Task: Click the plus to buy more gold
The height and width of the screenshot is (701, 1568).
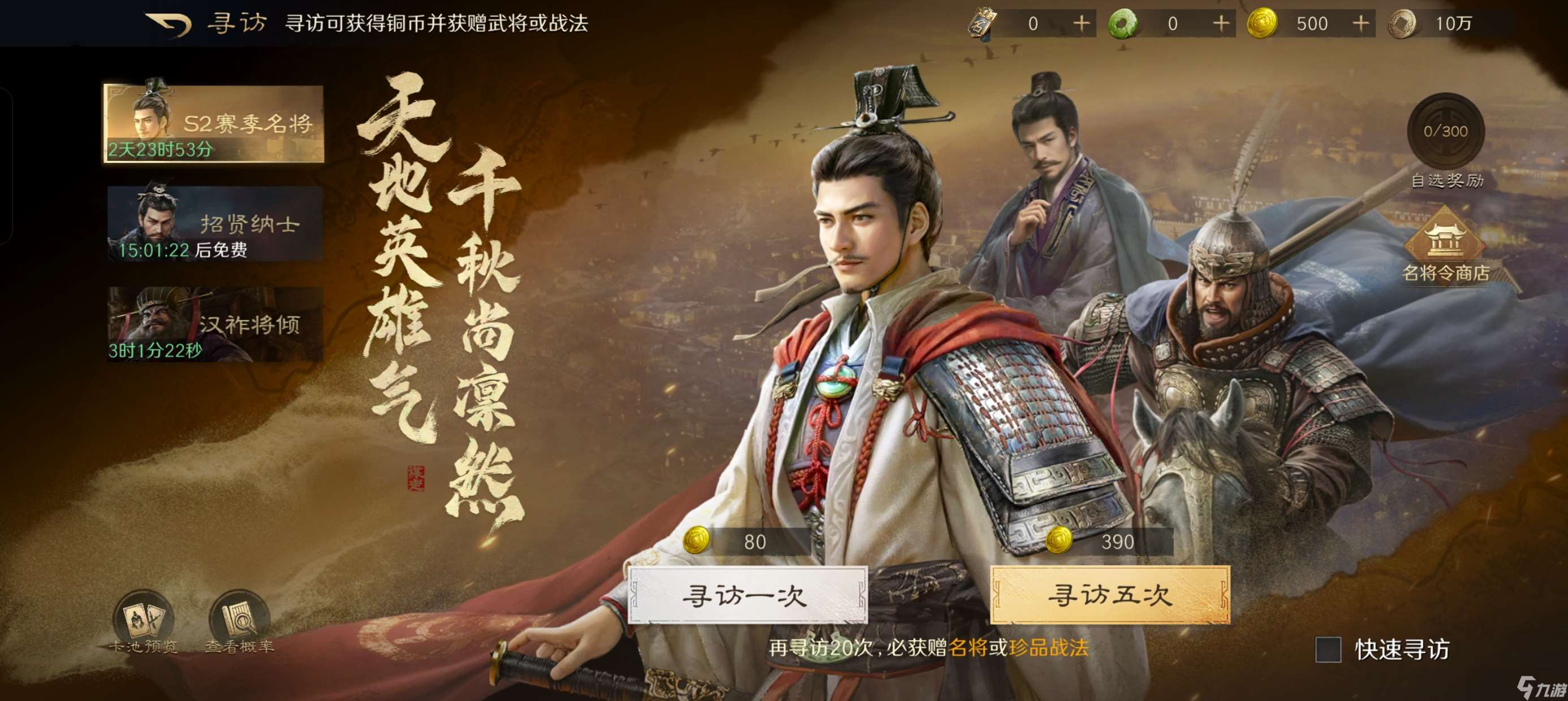Action: (1360, 23)
